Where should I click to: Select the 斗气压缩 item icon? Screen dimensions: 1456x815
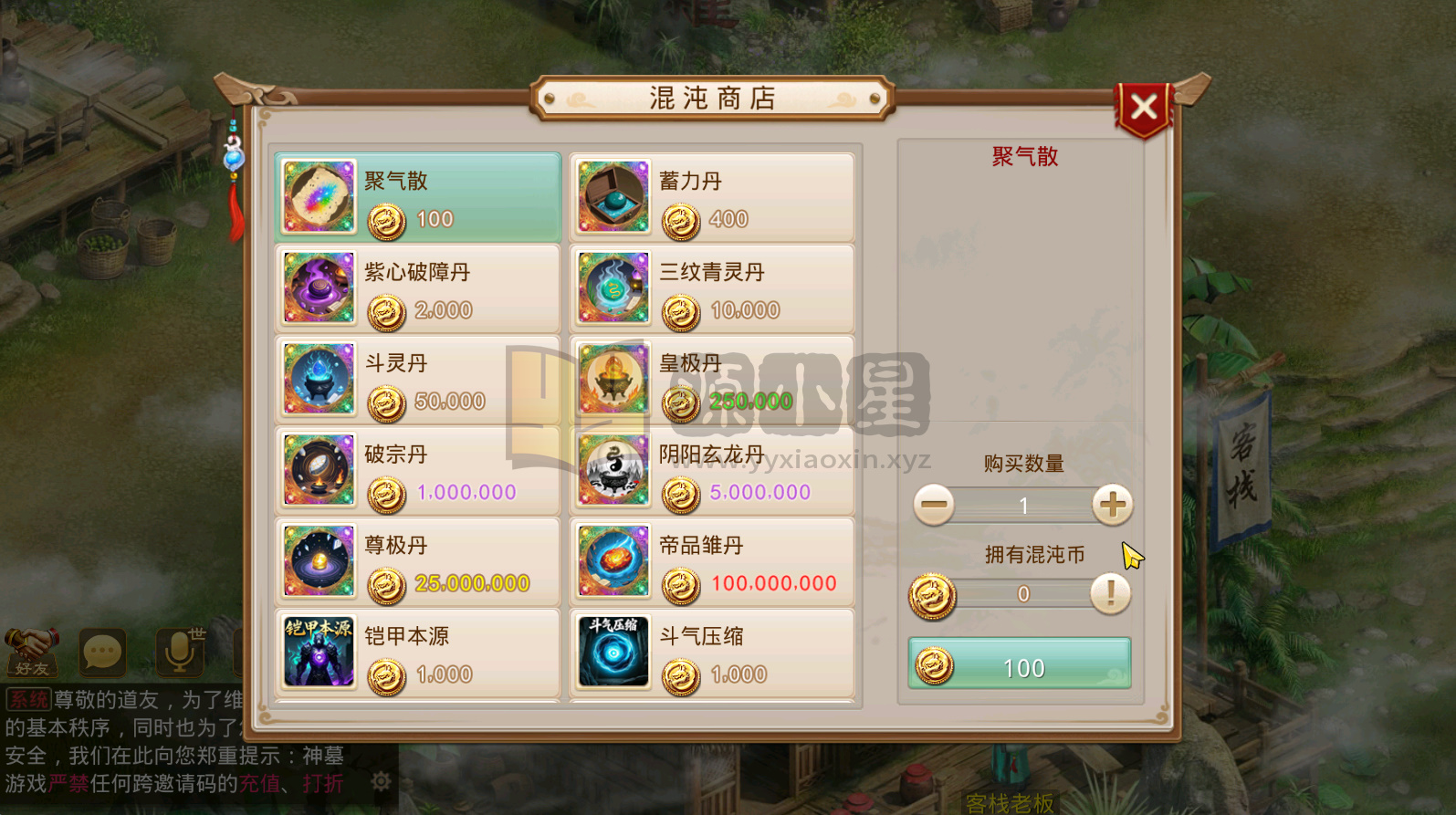click(613, 653)
